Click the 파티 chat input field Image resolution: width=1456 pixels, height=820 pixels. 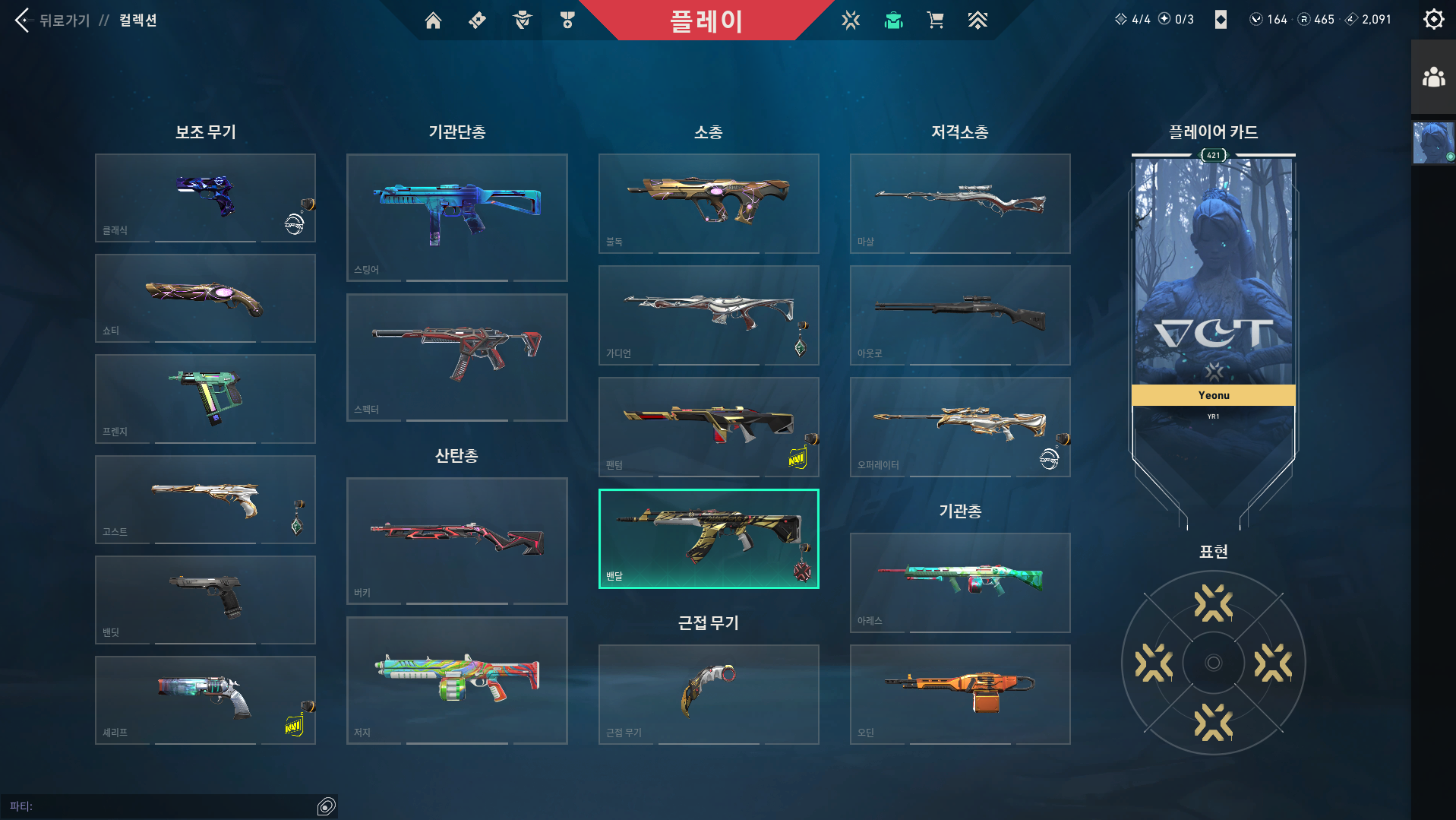click(x=167, y=806)
